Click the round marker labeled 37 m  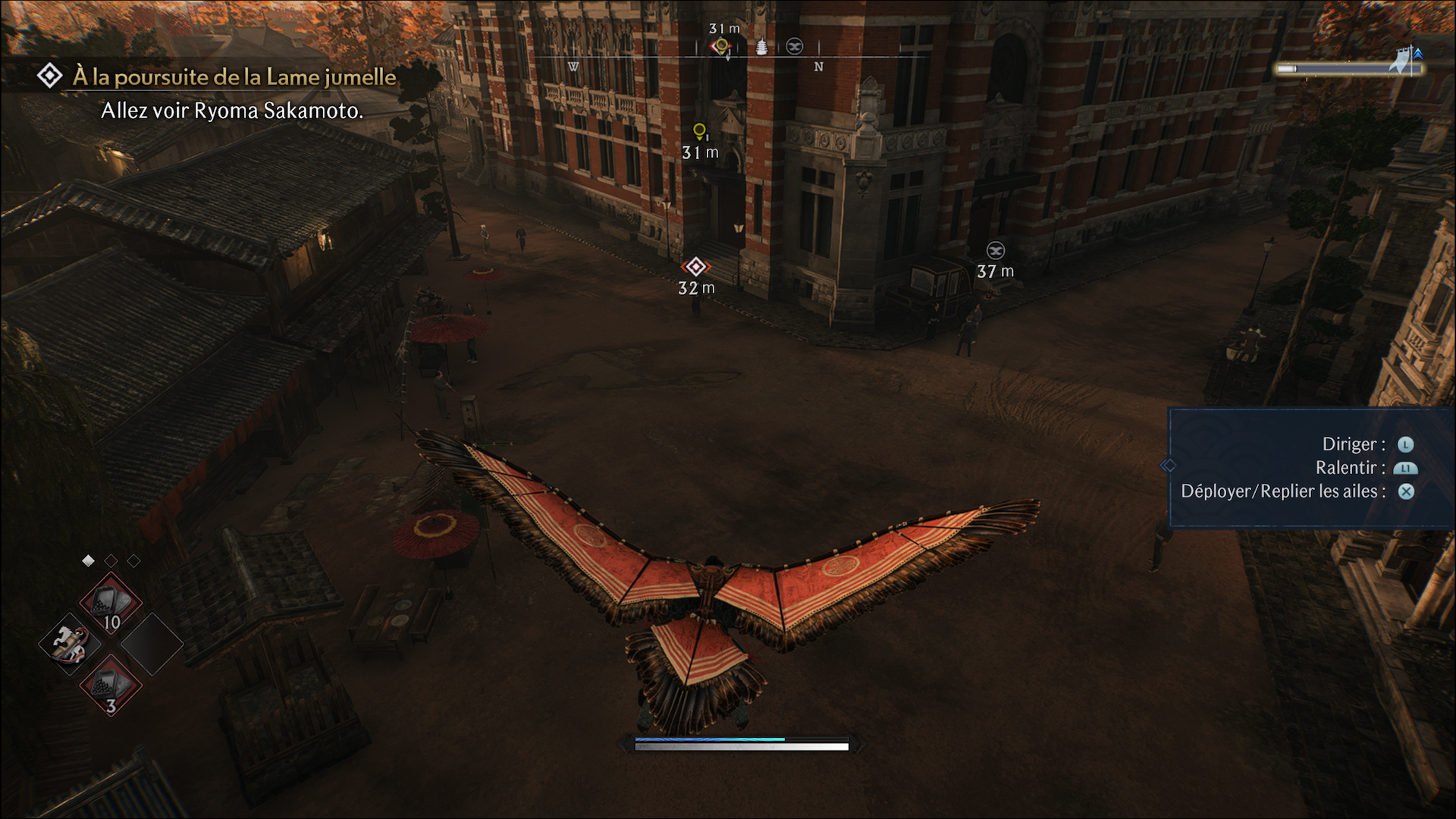click(995, 251)
